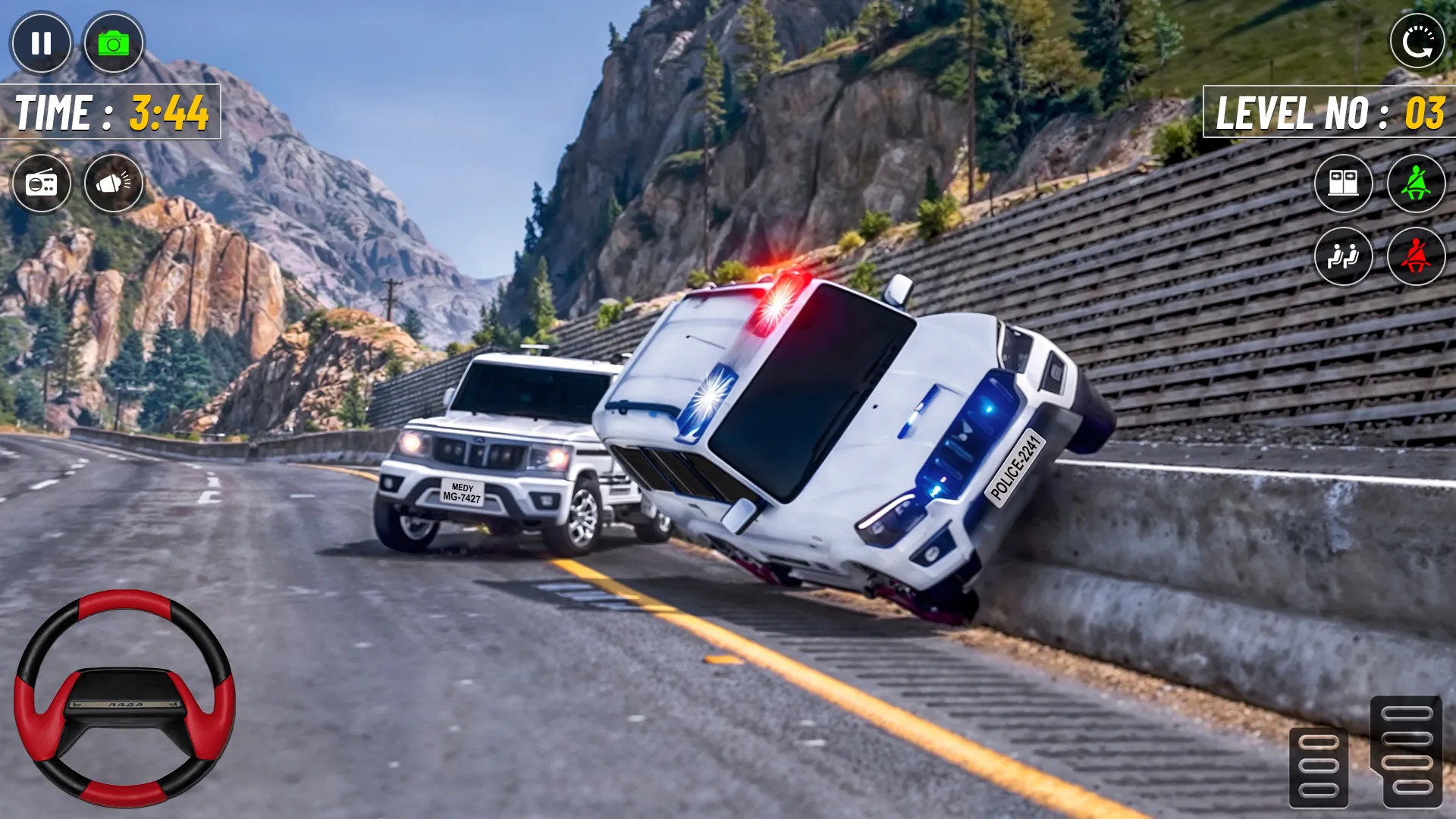Viewport: 1456px width, 819px height.
Task: Sound the horn button
Action: click(113, 184)
